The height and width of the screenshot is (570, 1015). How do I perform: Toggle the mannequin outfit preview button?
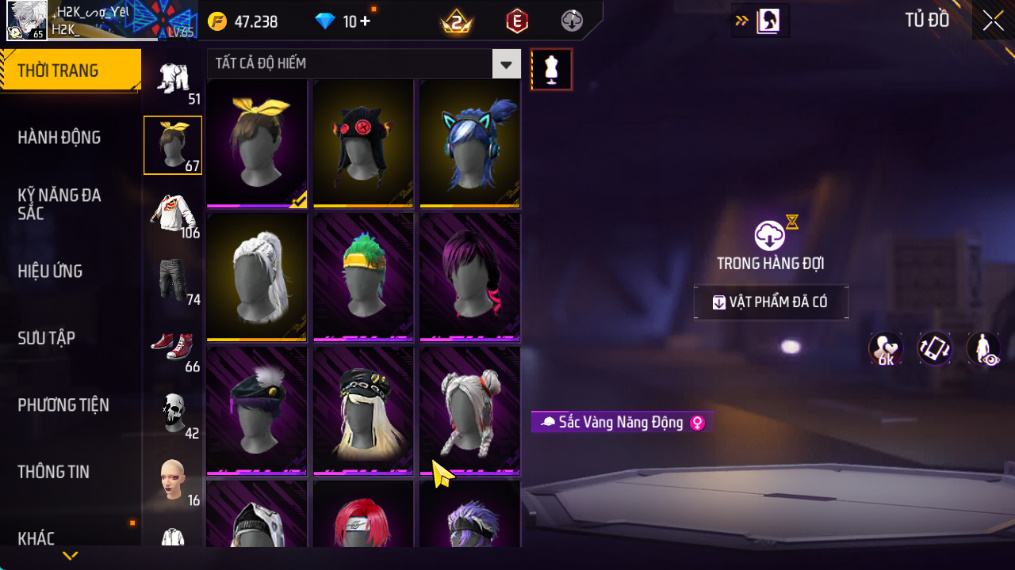pyautogui.click(x=551, y=69)
